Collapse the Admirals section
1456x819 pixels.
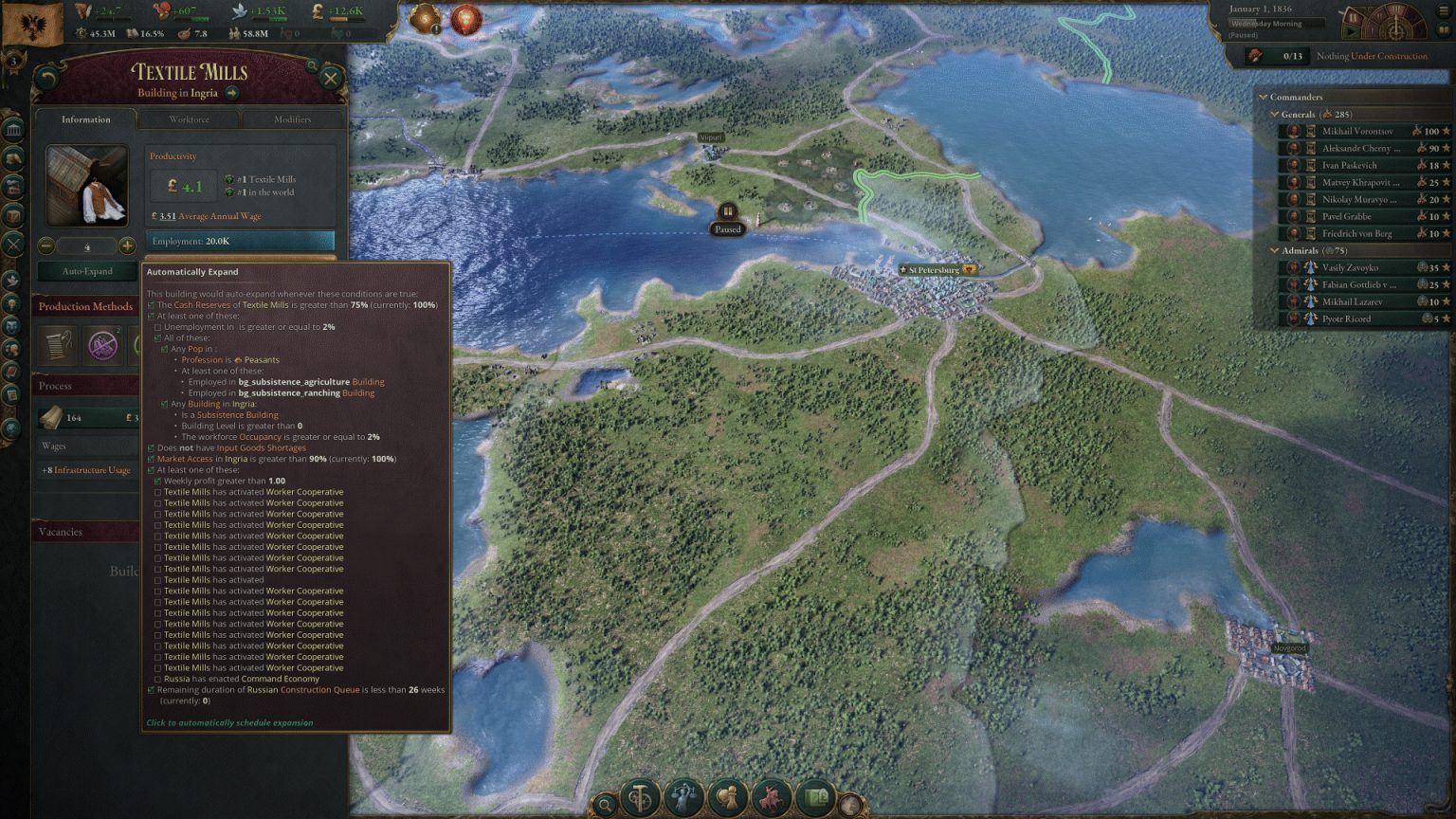(1277, 250)
